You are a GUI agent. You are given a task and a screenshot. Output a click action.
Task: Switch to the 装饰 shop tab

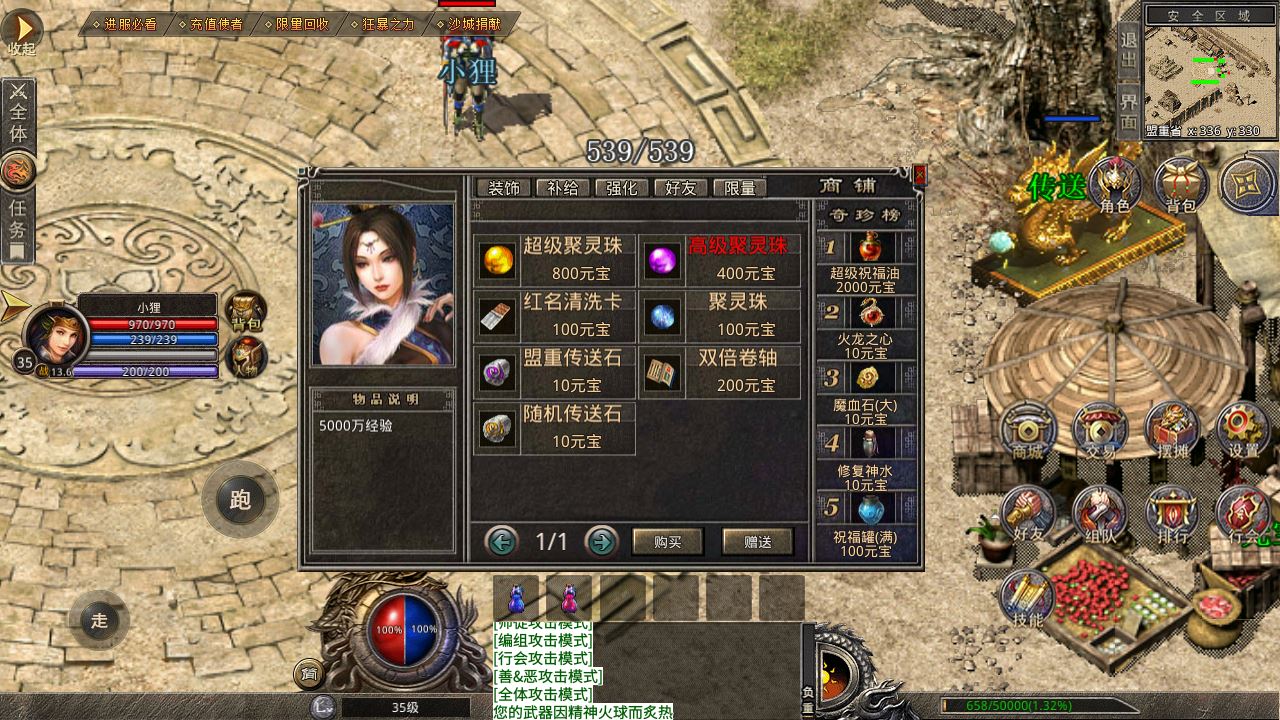coord(503,188)
